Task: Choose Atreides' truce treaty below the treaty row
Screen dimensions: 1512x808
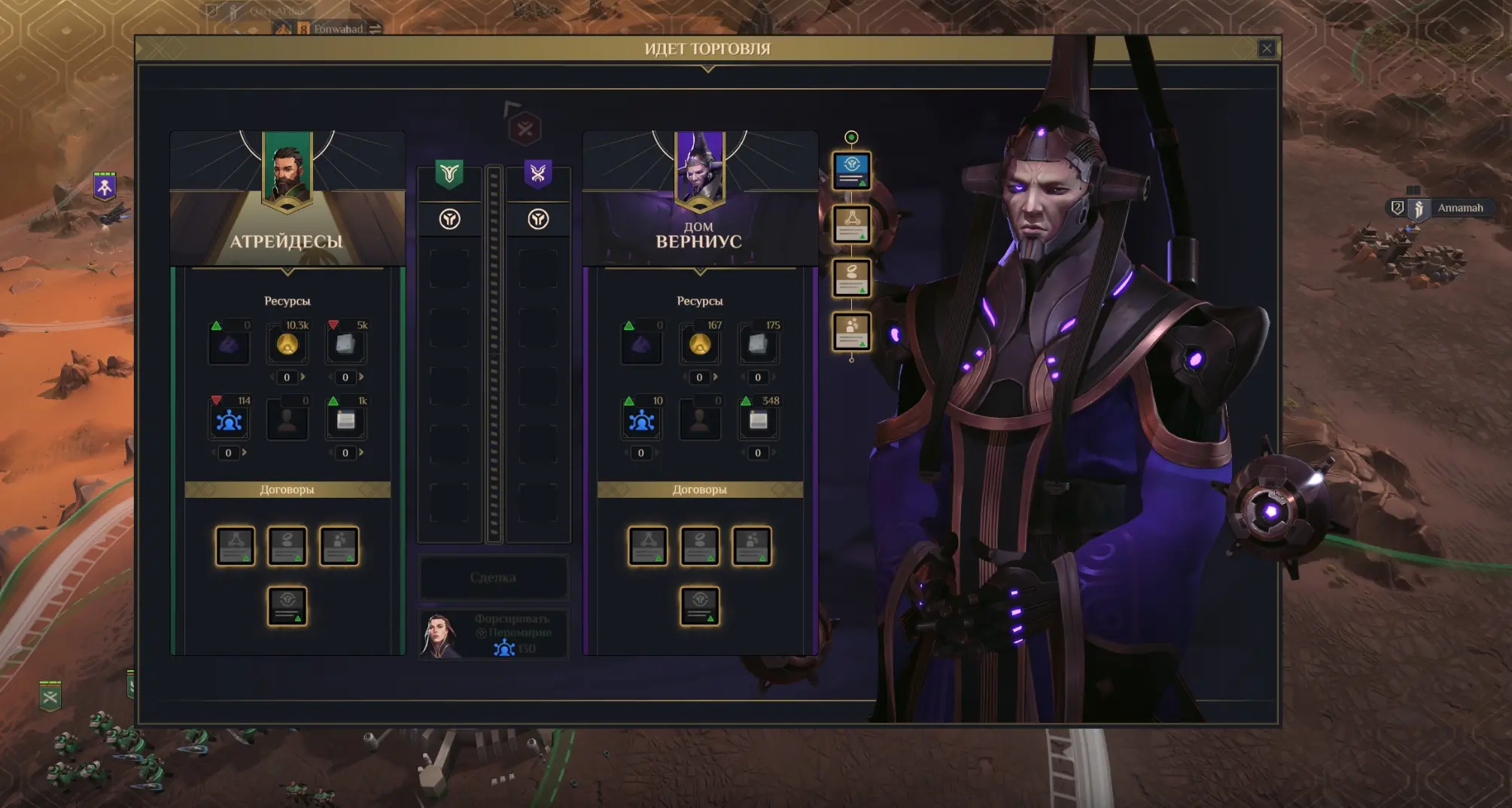Action: pyautogui.click(x=287, y=606)
